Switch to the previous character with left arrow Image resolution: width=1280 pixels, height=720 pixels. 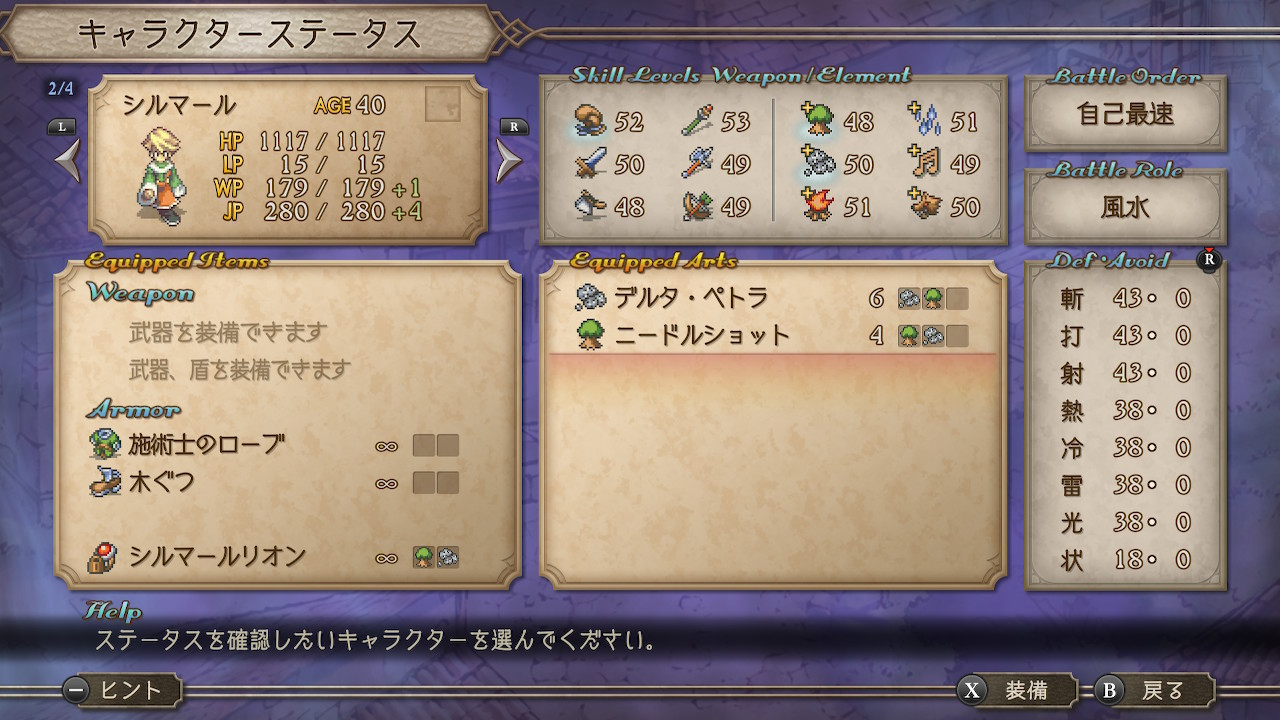pyautogui.click(x=67, y=161)
